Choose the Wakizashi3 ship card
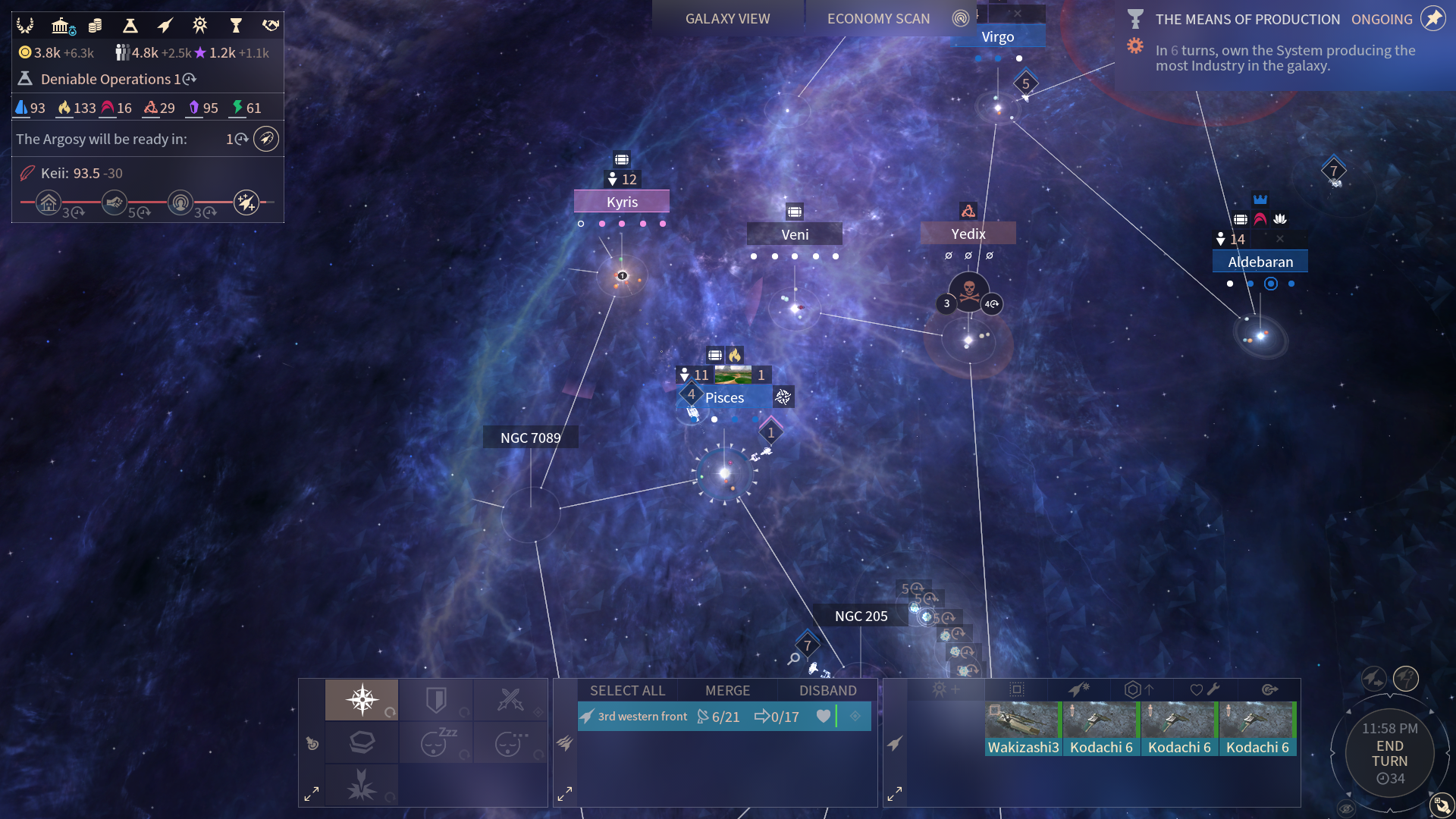 pyautogui.click(x=1023, y=729)
